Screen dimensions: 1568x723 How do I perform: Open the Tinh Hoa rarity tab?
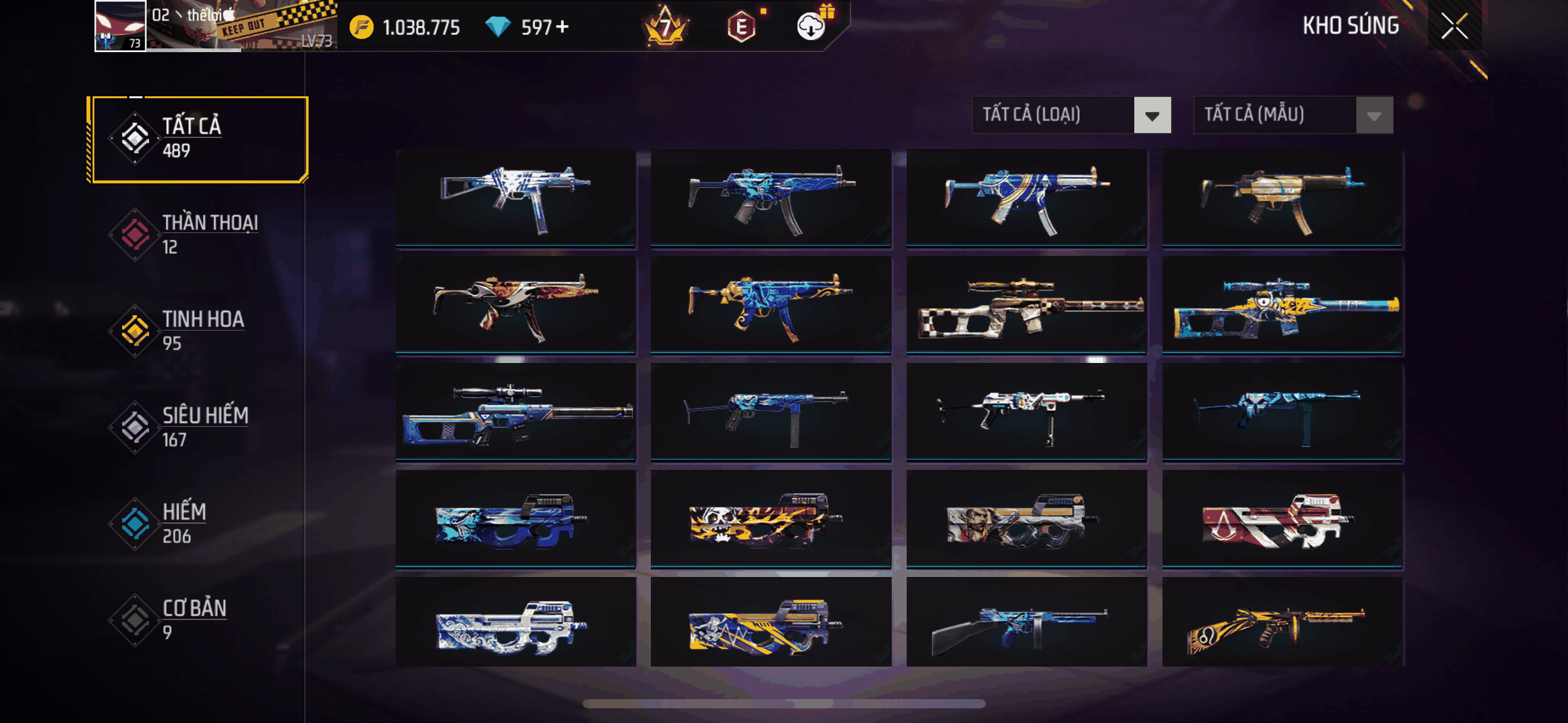tap(198, 331)
